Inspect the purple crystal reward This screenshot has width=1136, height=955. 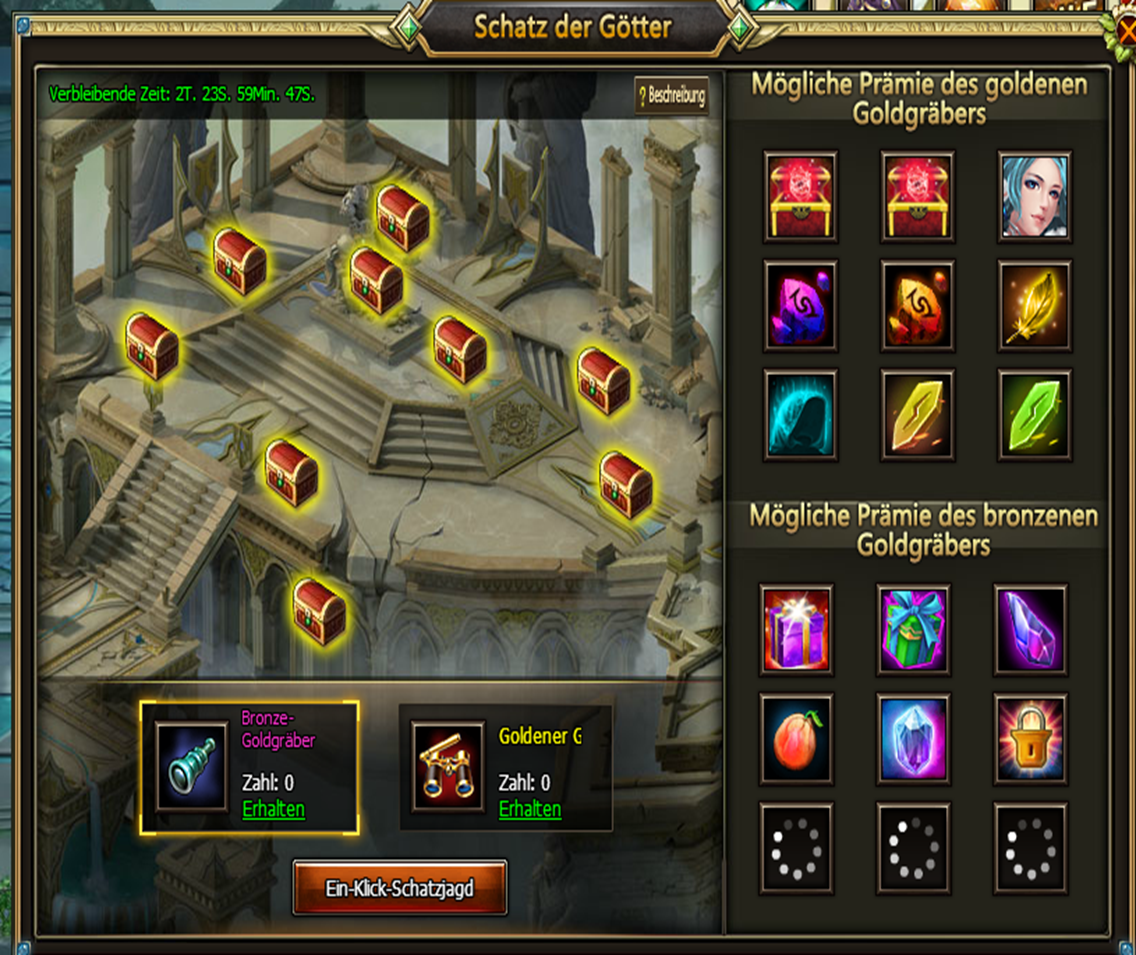pyautogui.click(x=1031, y=629)
